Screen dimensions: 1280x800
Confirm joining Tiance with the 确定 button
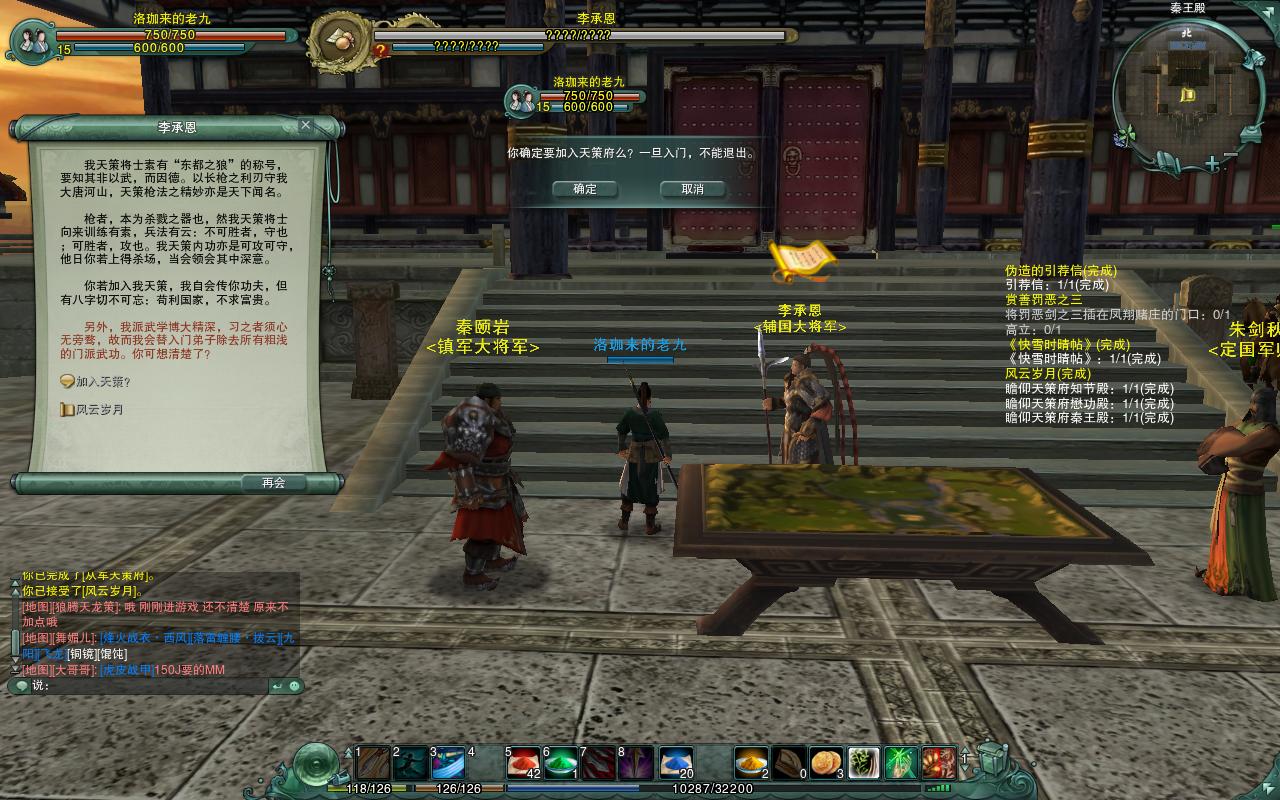pyautogui.click(x=585, y=189)
